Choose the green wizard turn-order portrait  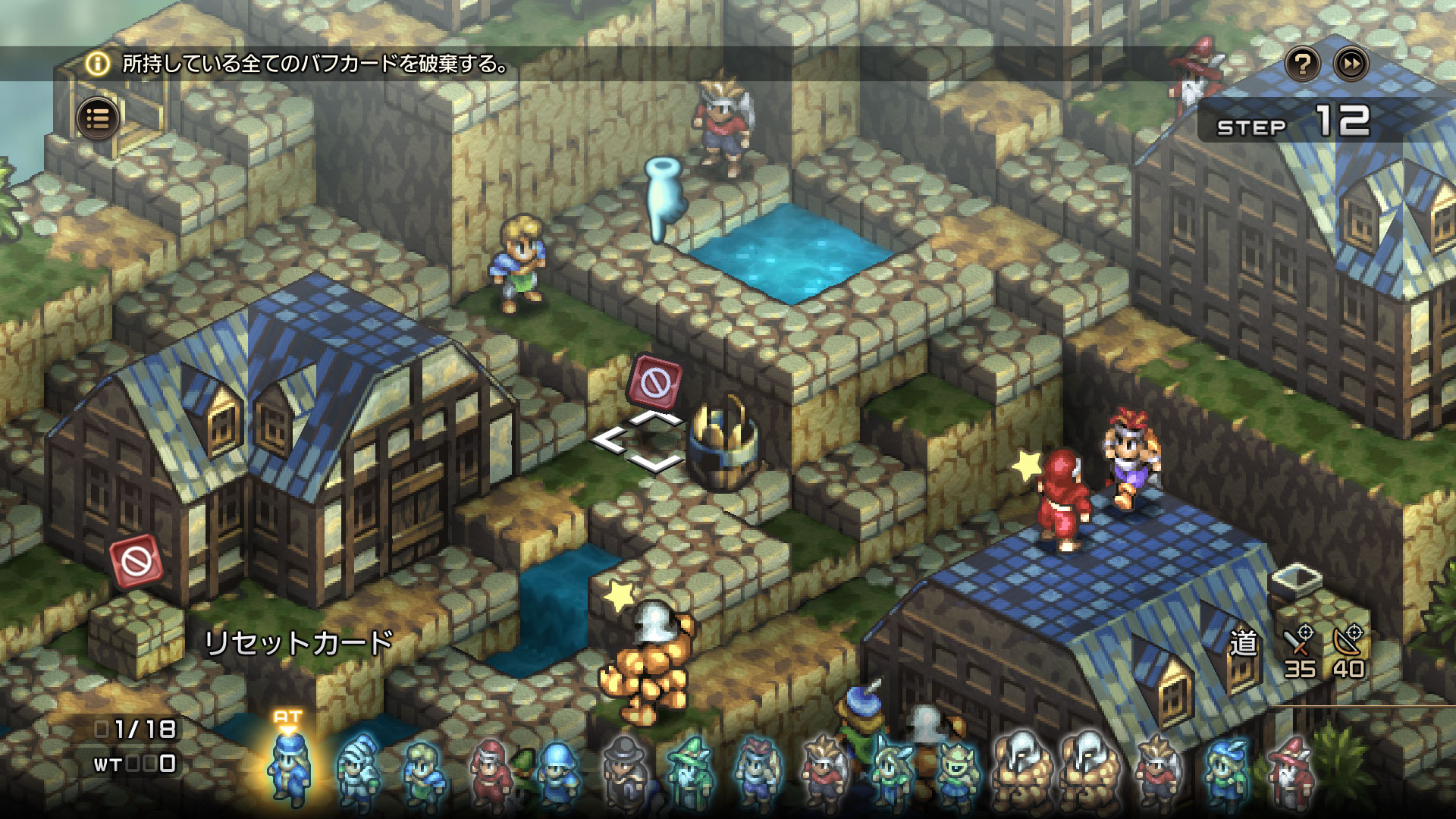689,770
